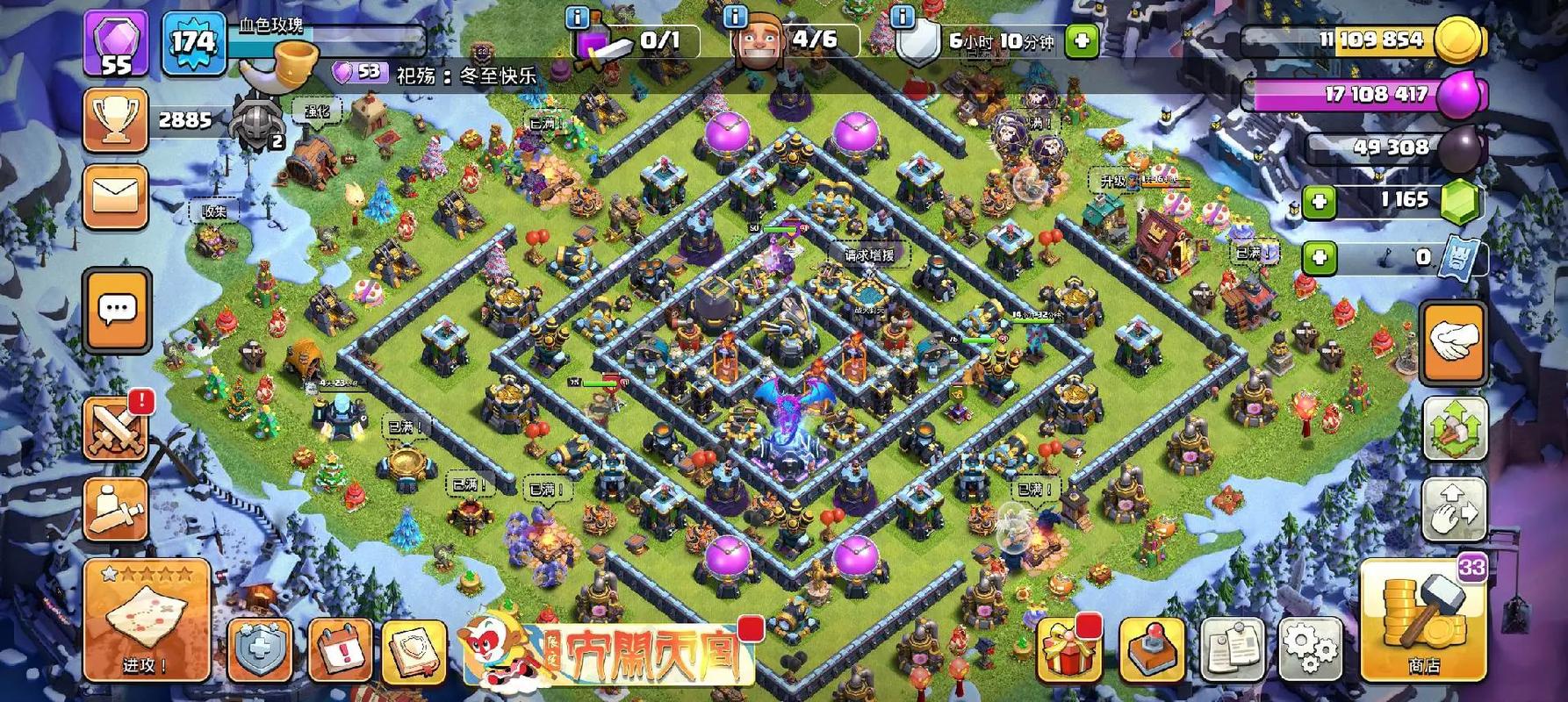Open the Settings gears button
Screen dimensions: 1568x702
click(1309, 649)
